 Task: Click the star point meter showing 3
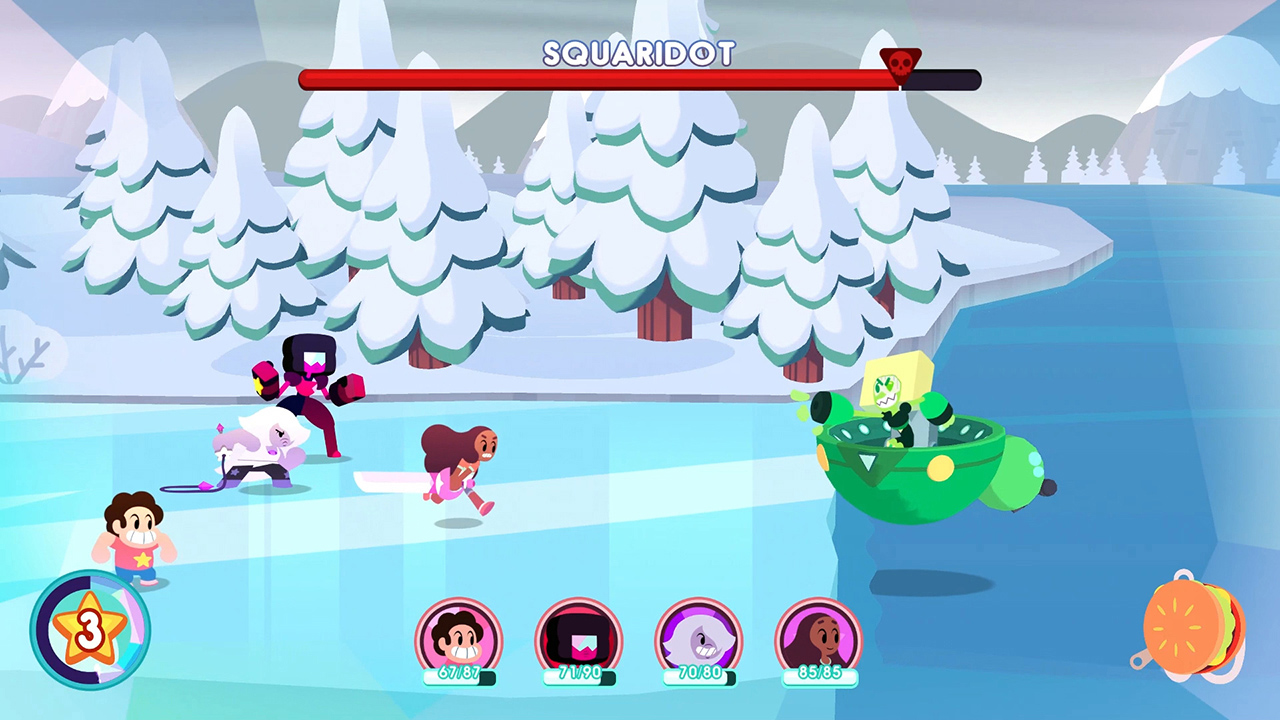[88, 630]
